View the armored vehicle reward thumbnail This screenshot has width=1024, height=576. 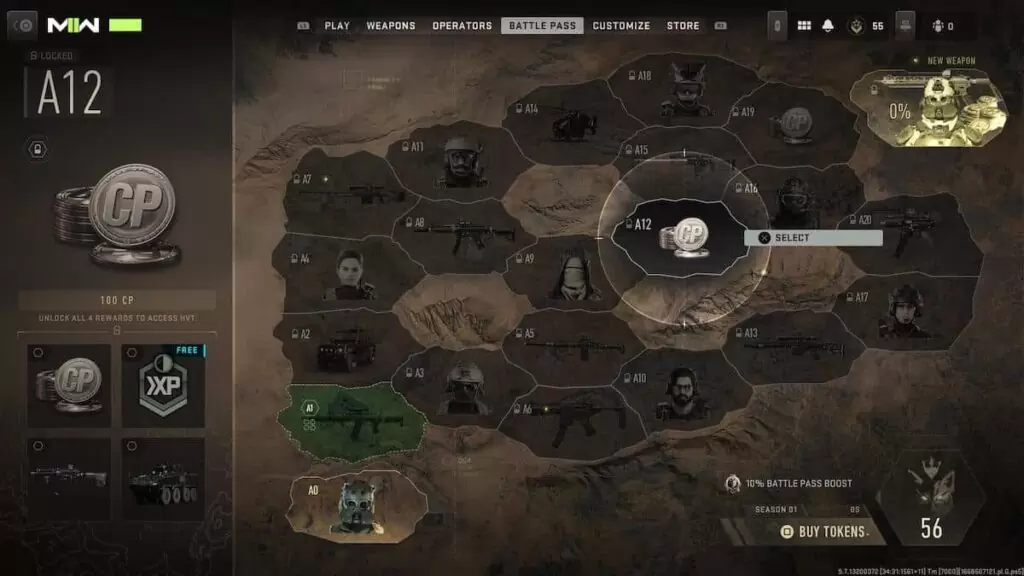tap(164, 479)
